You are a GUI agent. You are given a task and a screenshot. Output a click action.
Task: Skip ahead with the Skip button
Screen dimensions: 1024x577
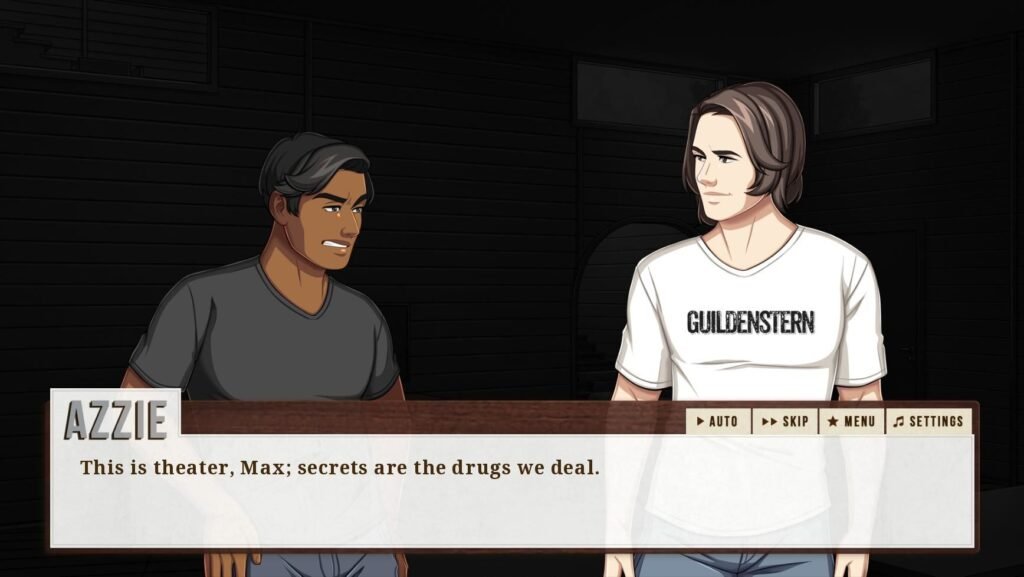point(785,421)
